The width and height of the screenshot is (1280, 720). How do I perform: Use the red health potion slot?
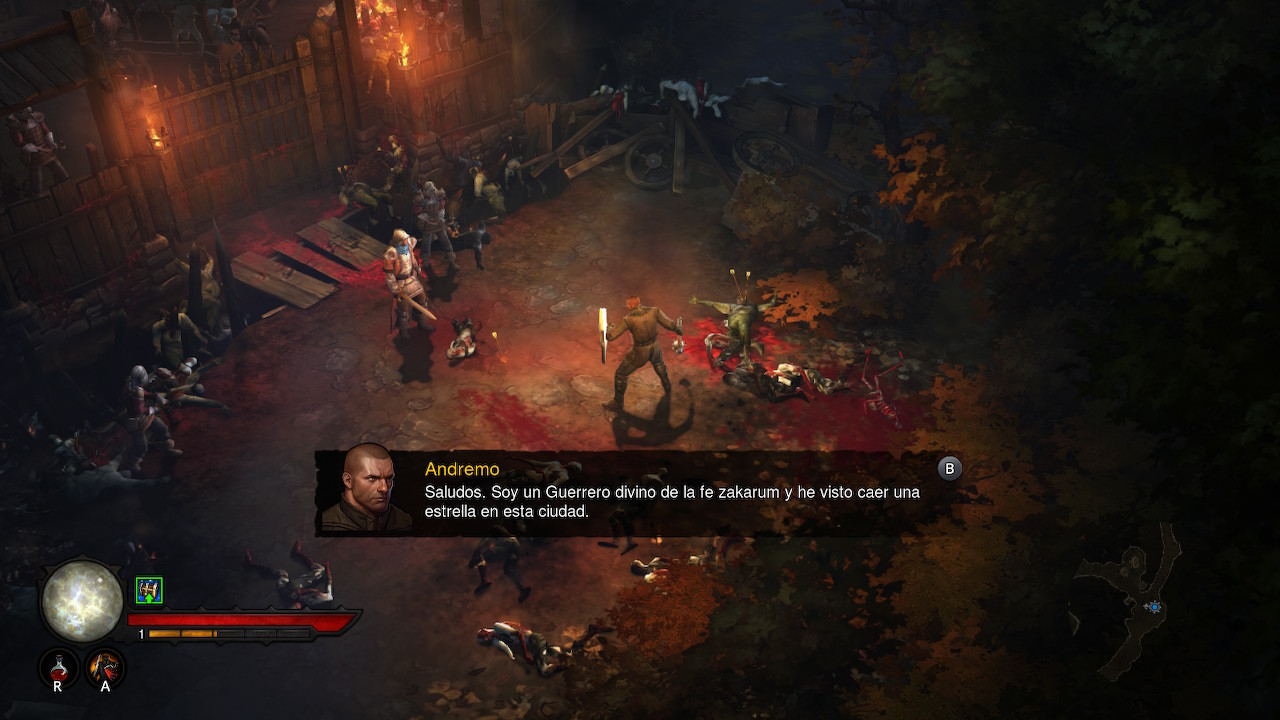[58, 666]
